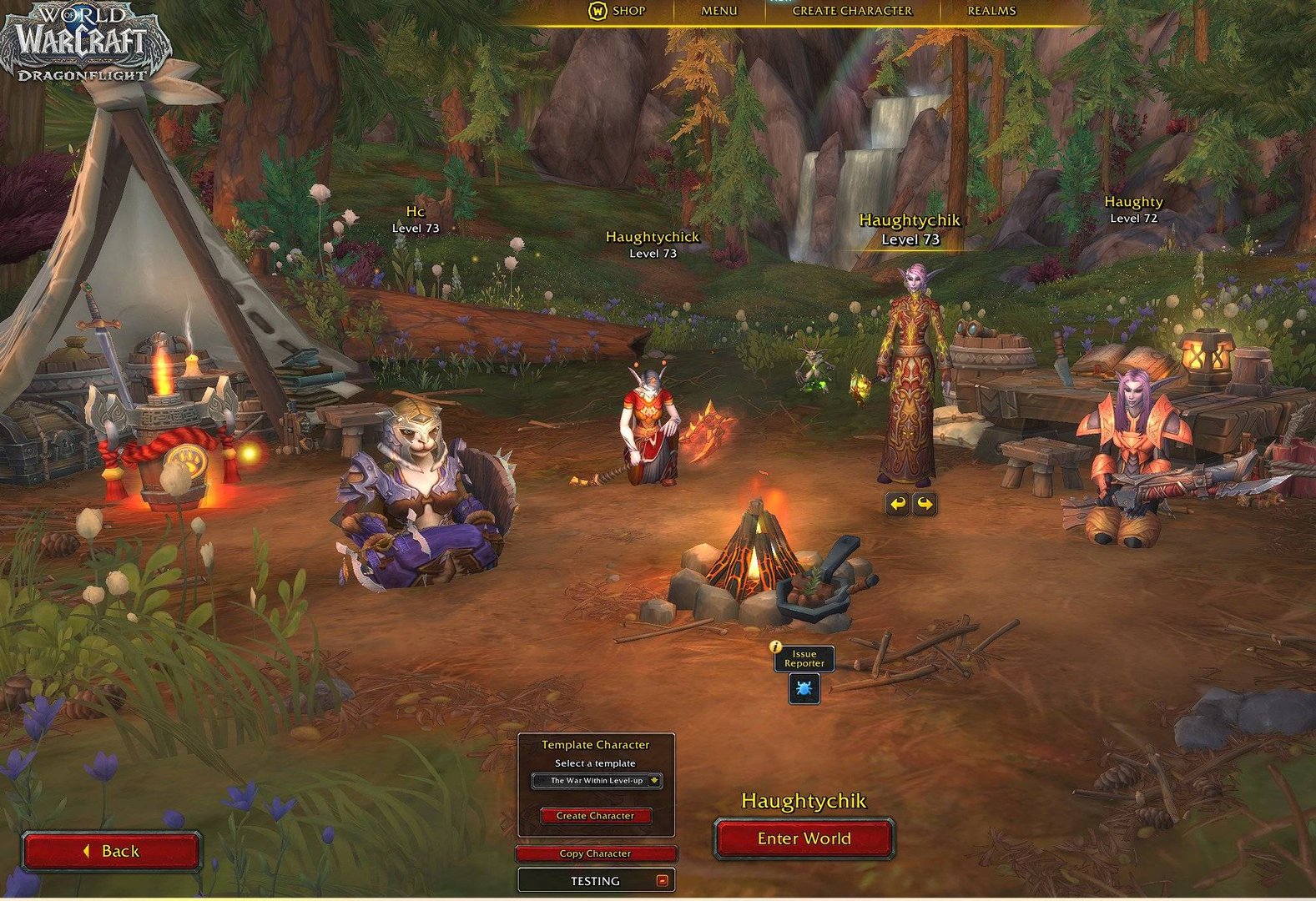The height and width of the screenshot is (901, 1316).
Task: Open the template selection dropdown
Action: (x=597, y=781)
